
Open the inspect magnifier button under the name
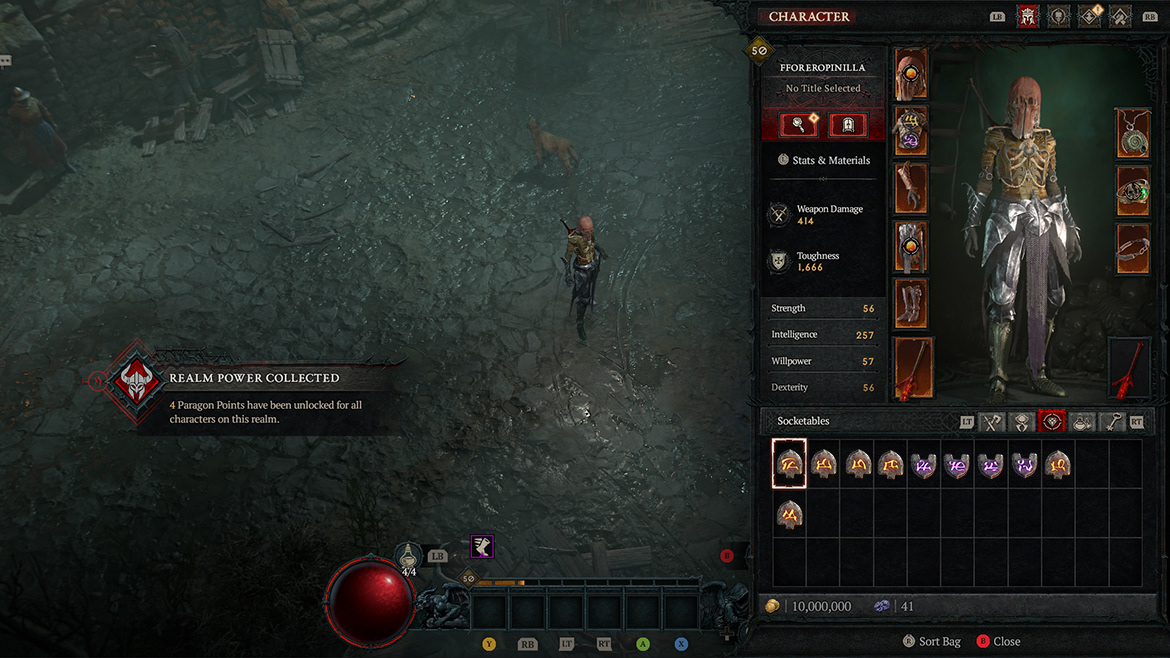tap(799, 124)
